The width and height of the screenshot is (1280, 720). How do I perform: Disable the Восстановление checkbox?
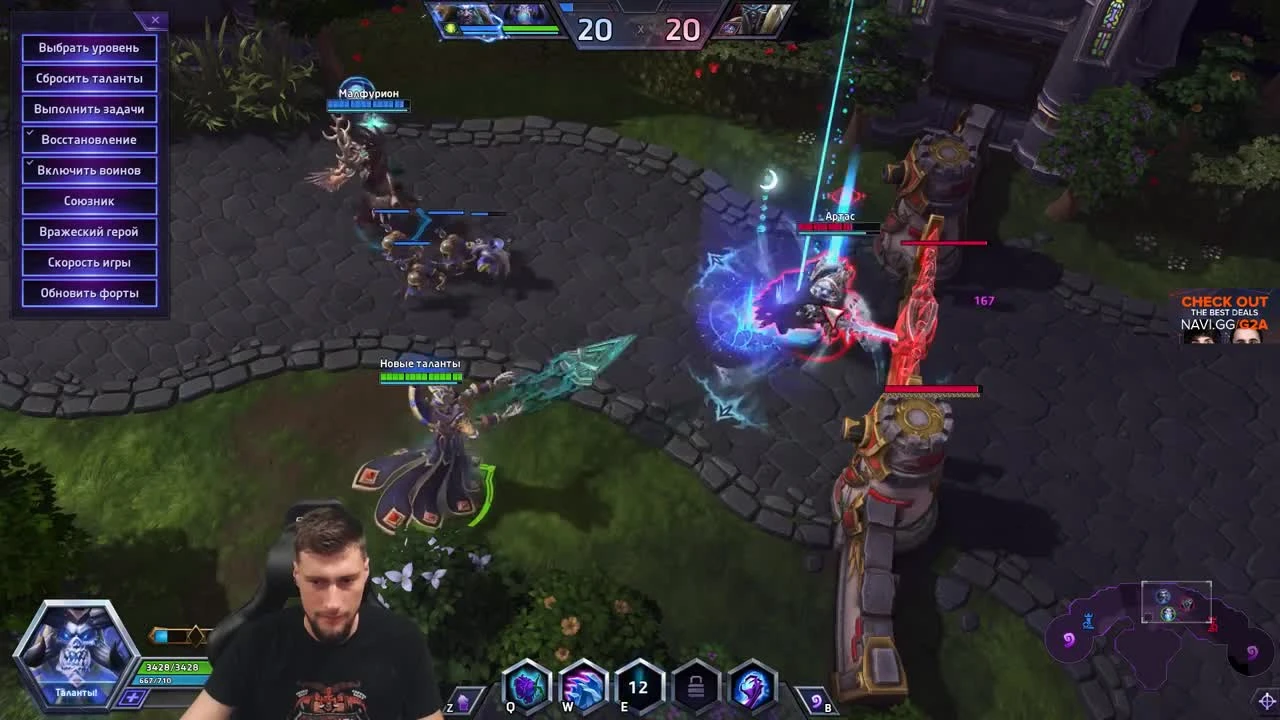tap(88, 139)
